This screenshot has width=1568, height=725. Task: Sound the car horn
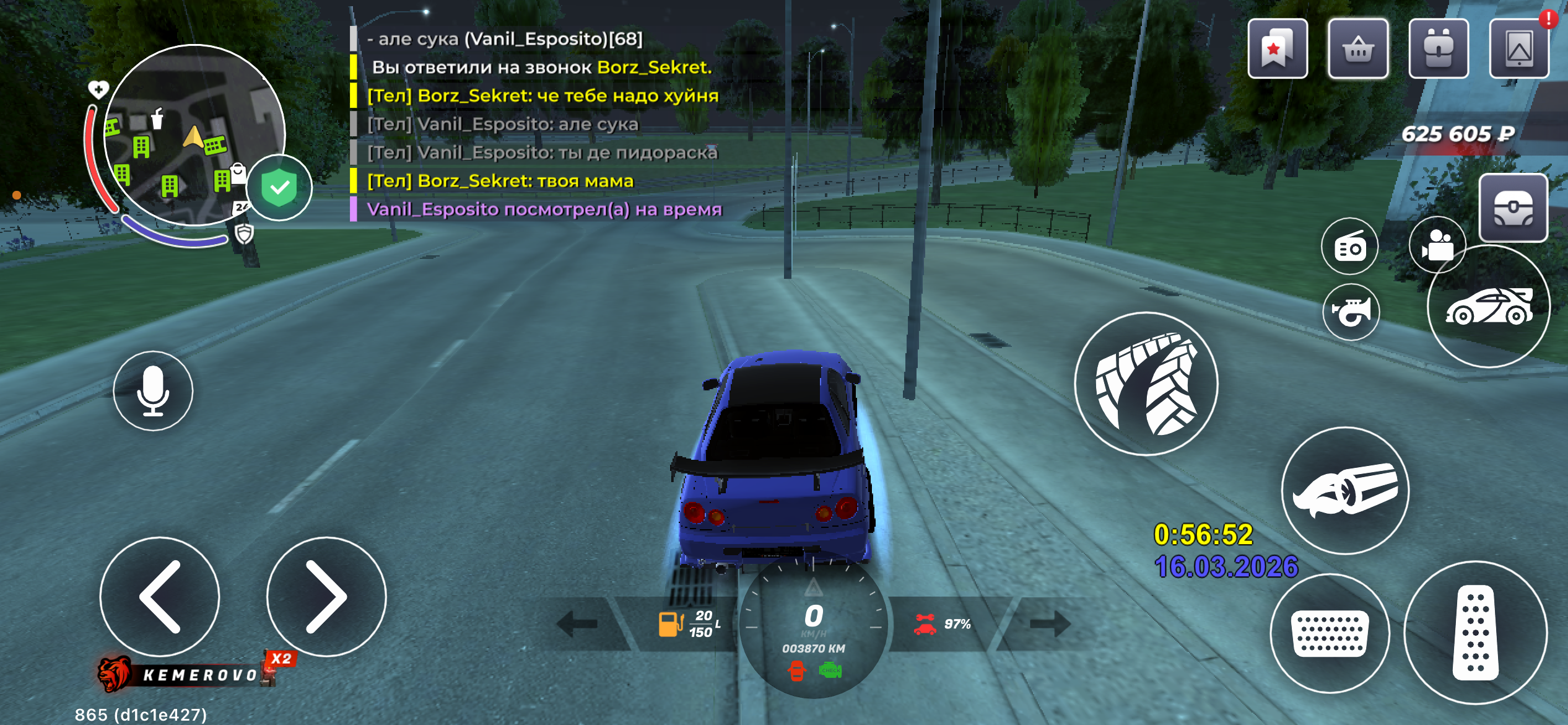pyautogui.click(x=1351, y=312)
